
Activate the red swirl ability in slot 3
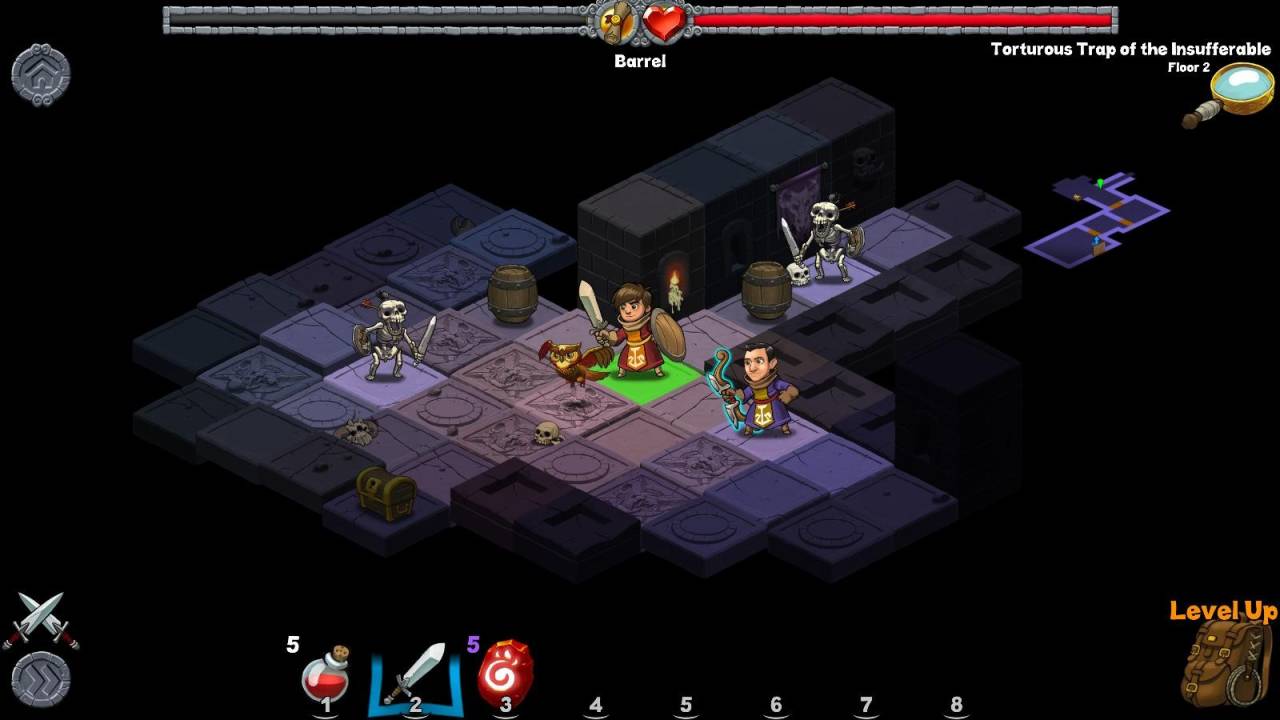coord(505,672)
